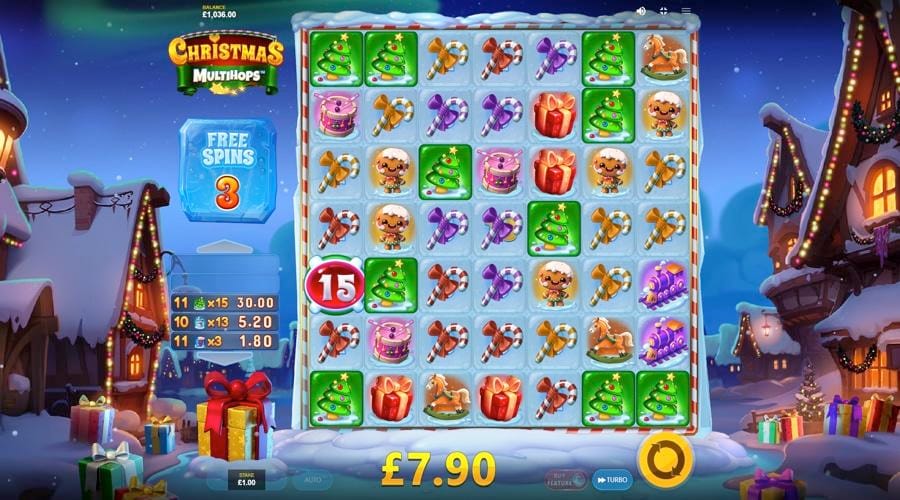
Task: Spin the reels with the gold button
Action: 665,457
